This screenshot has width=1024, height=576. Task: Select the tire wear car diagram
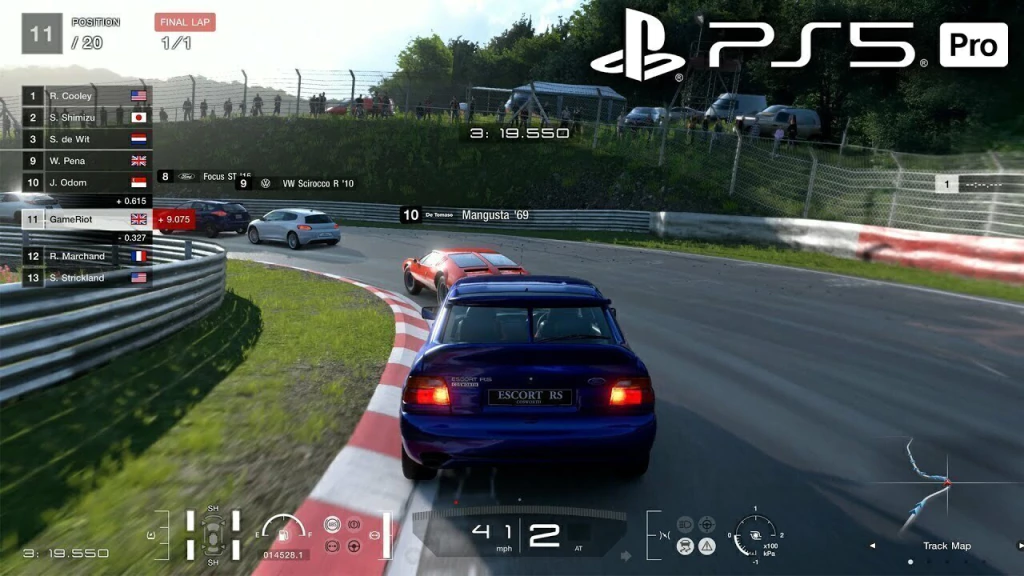pyautogui.click(x=213, y=534)
